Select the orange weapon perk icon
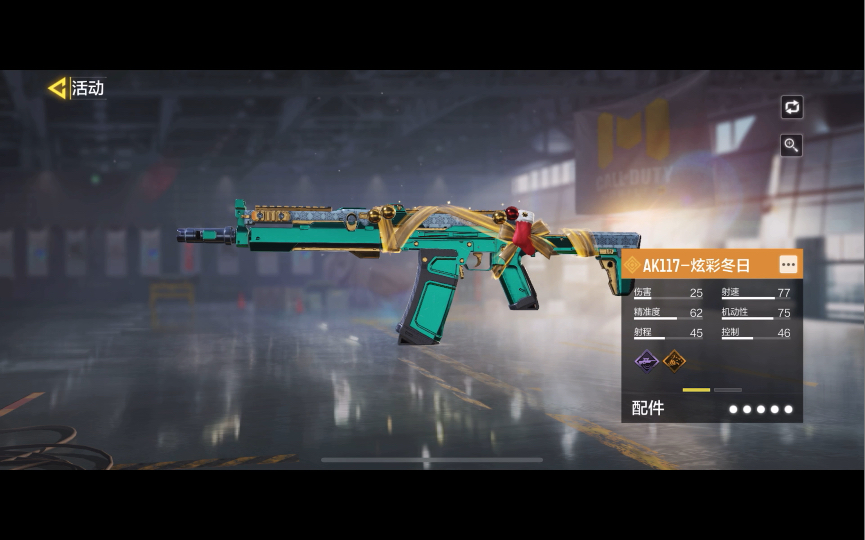This screenshot has width=865, height=540. coord(675,360)
